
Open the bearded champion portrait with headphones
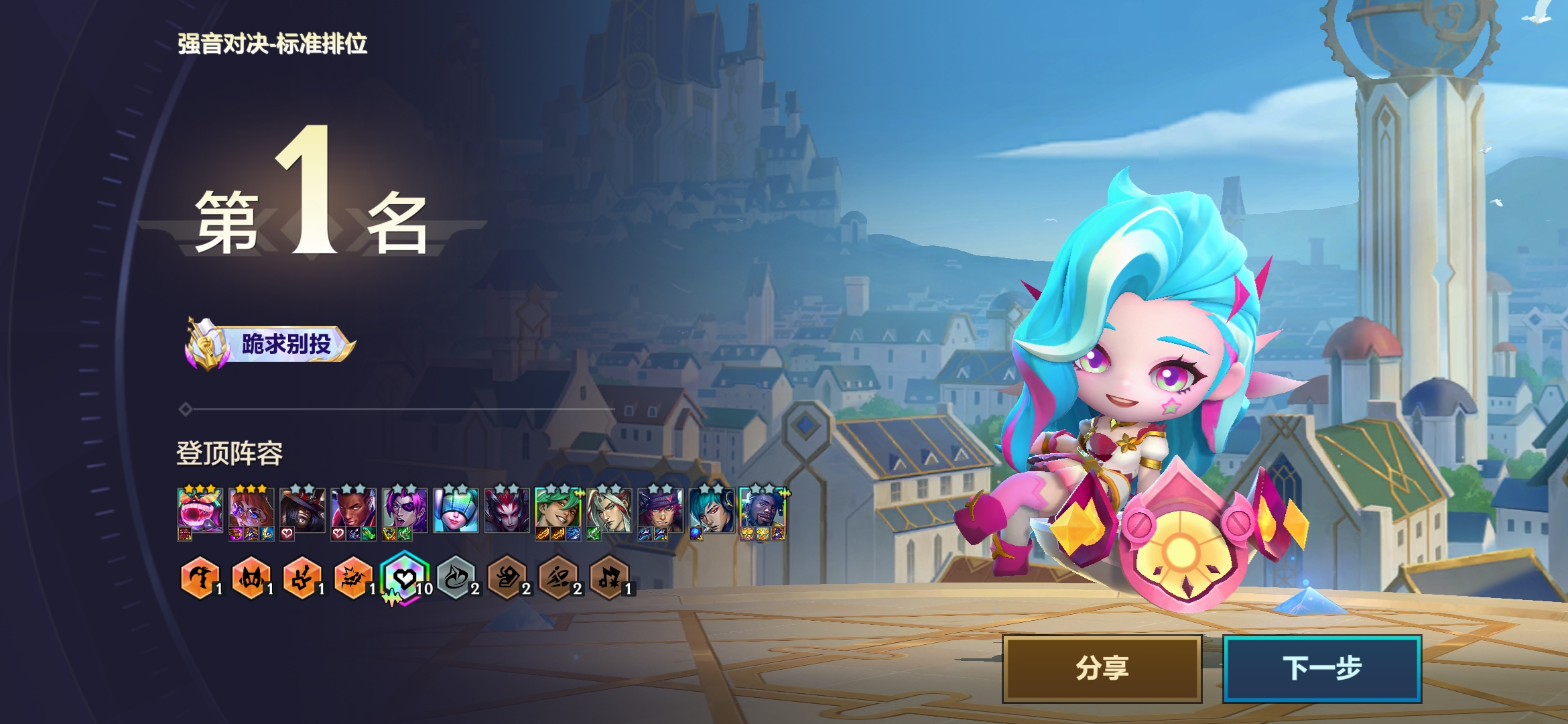(762, 511)
